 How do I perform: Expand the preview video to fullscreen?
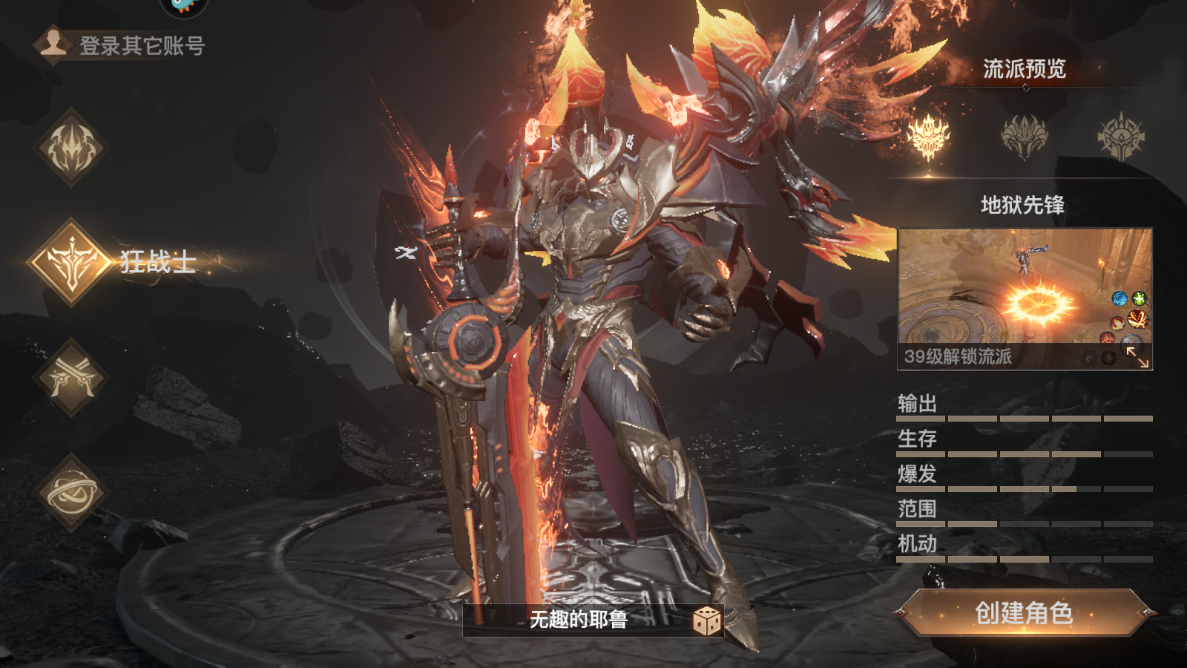[1137, 356]
